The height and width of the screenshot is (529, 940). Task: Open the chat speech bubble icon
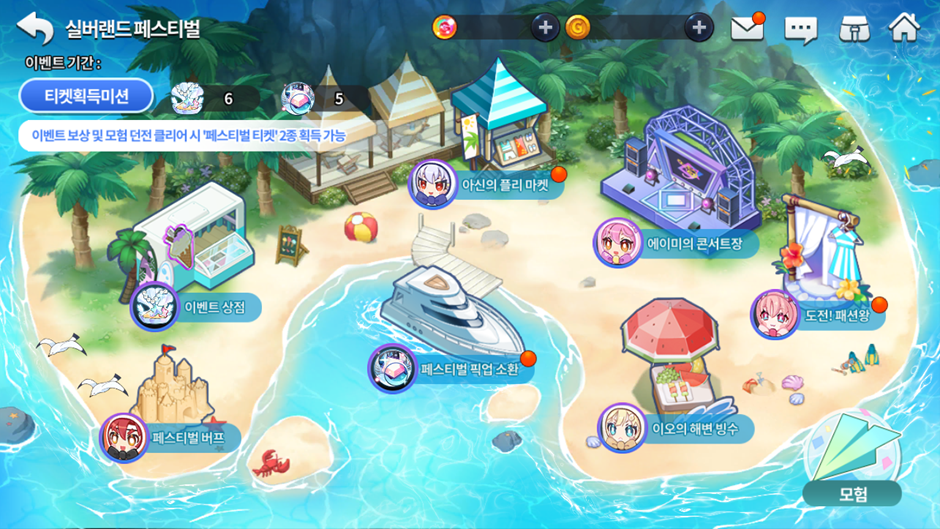[x=800, y=28]
